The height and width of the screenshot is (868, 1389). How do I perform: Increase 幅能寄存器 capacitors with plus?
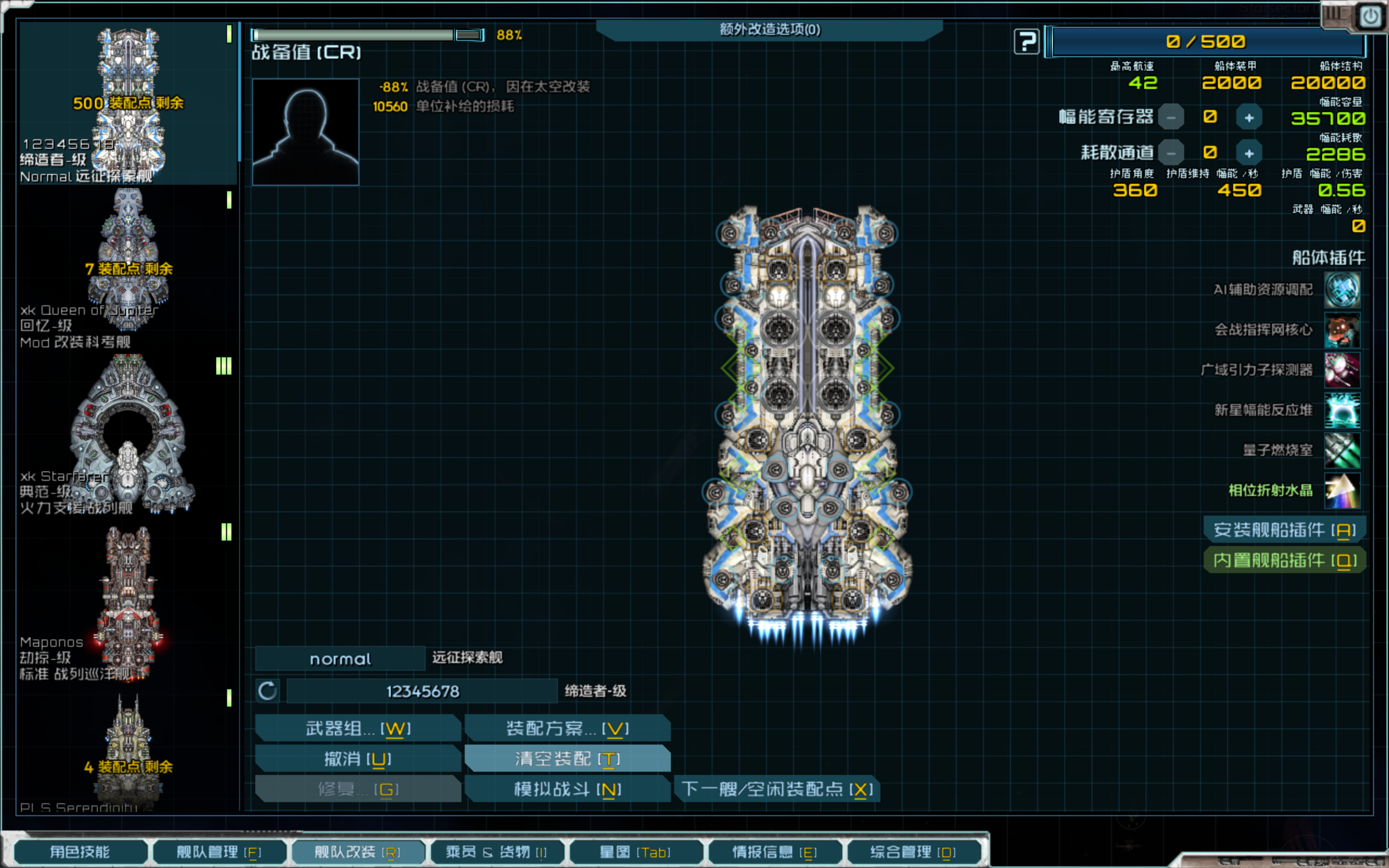(1248, 118)
